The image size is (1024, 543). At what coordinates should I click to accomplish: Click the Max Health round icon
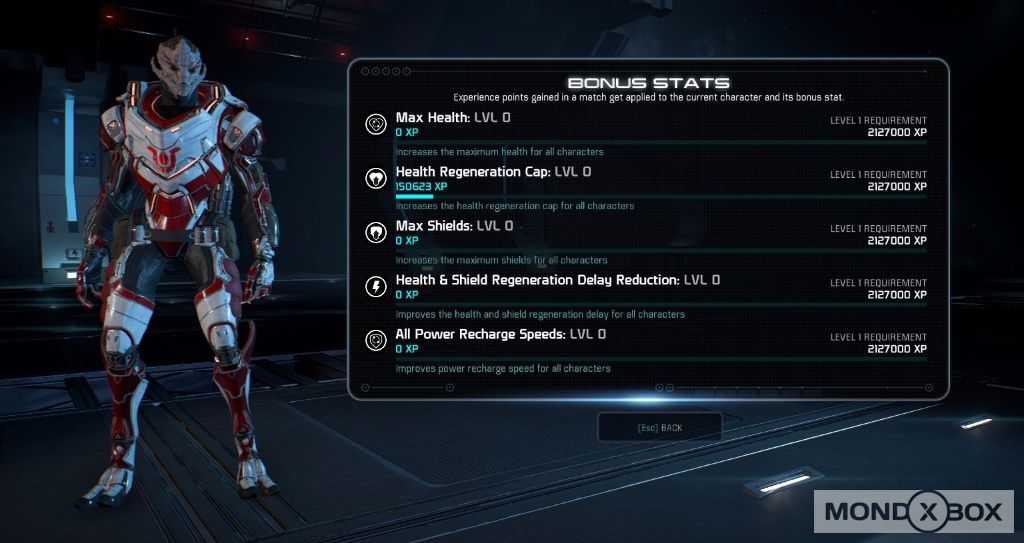[x=377, y=124]
